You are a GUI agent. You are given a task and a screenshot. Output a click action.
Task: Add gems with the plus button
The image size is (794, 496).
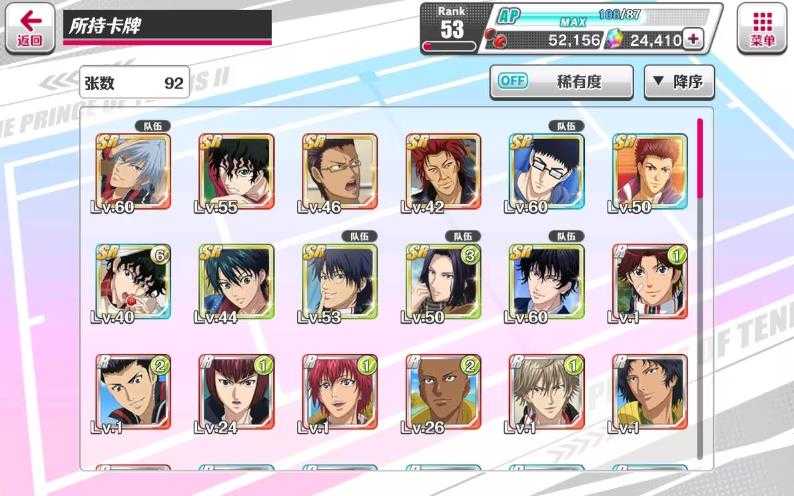(x=692, y=40)
